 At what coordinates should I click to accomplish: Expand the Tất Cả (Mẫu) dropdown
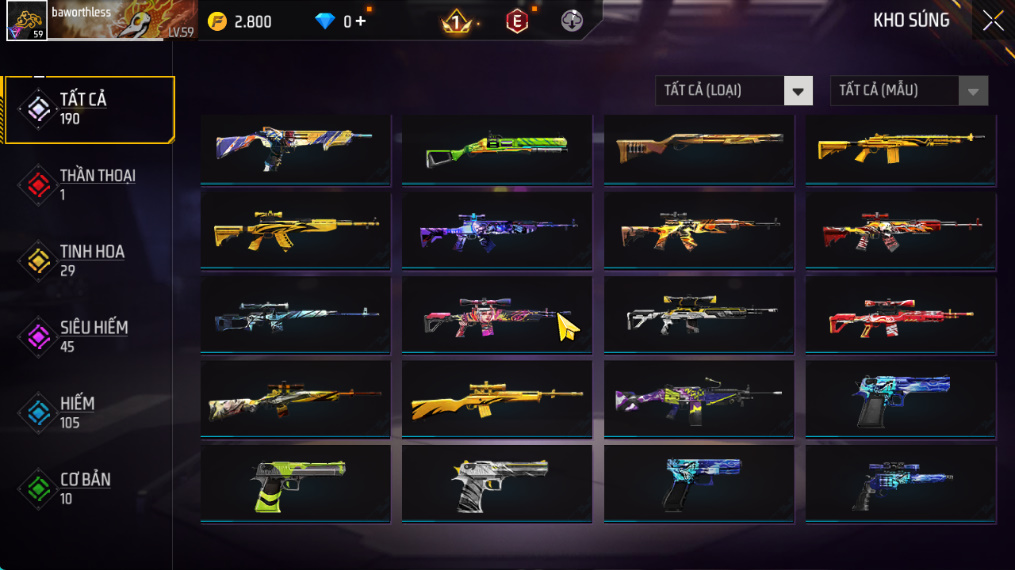(908, 91)
